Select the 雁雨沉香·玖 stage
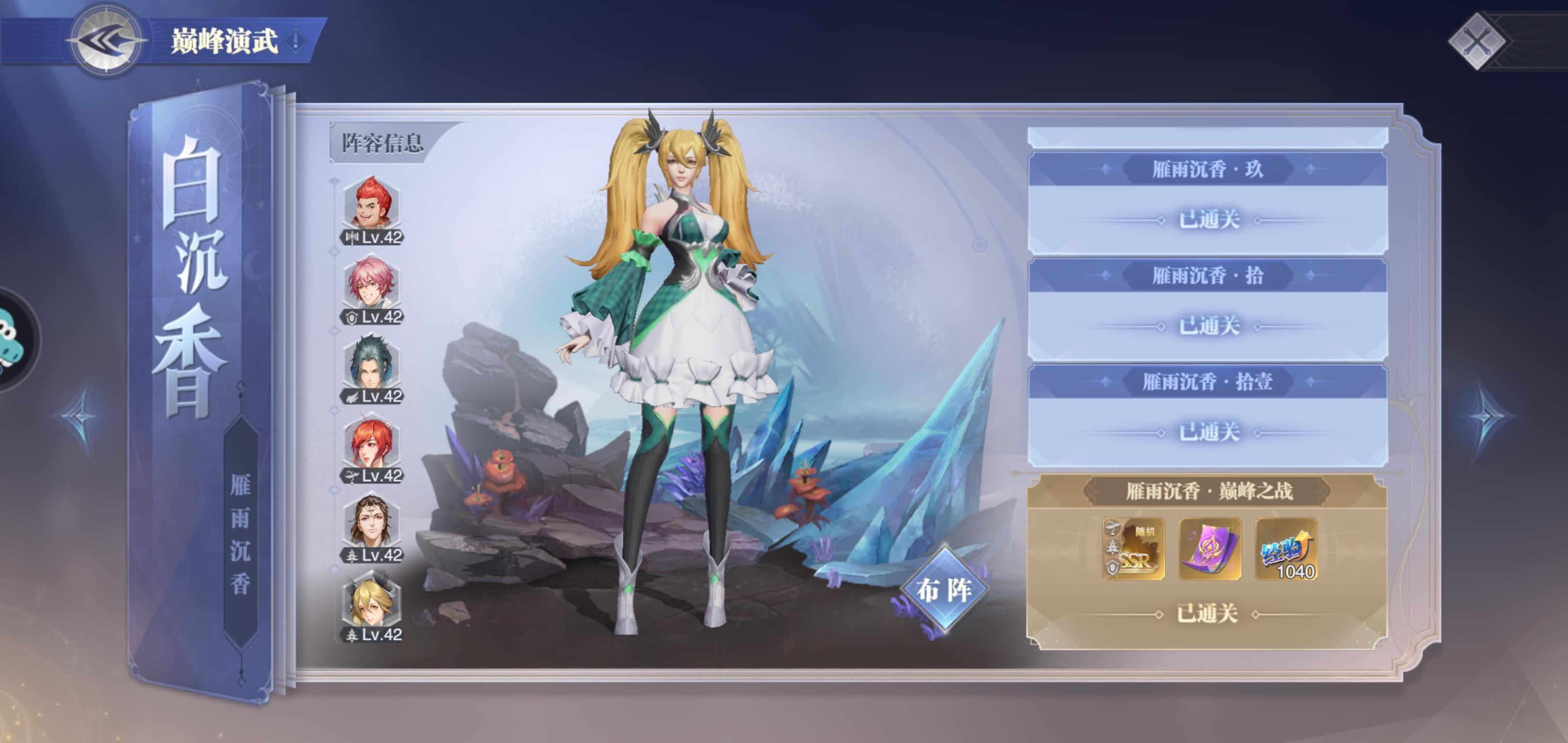The width and height of the screenshot is (1568, 743). coord(1207,202)
